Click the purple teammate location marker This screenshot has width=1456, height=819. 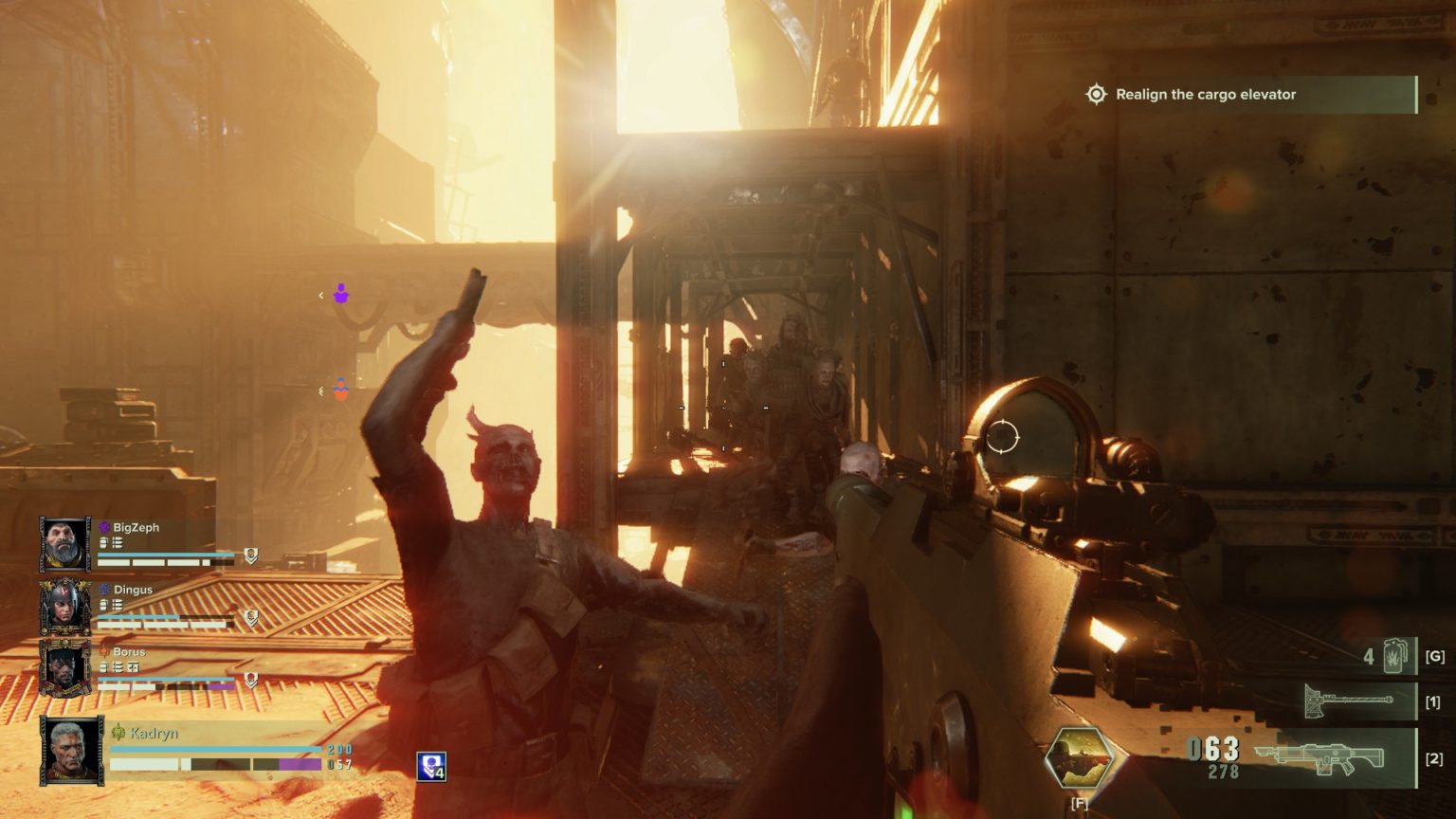[341, 295]
